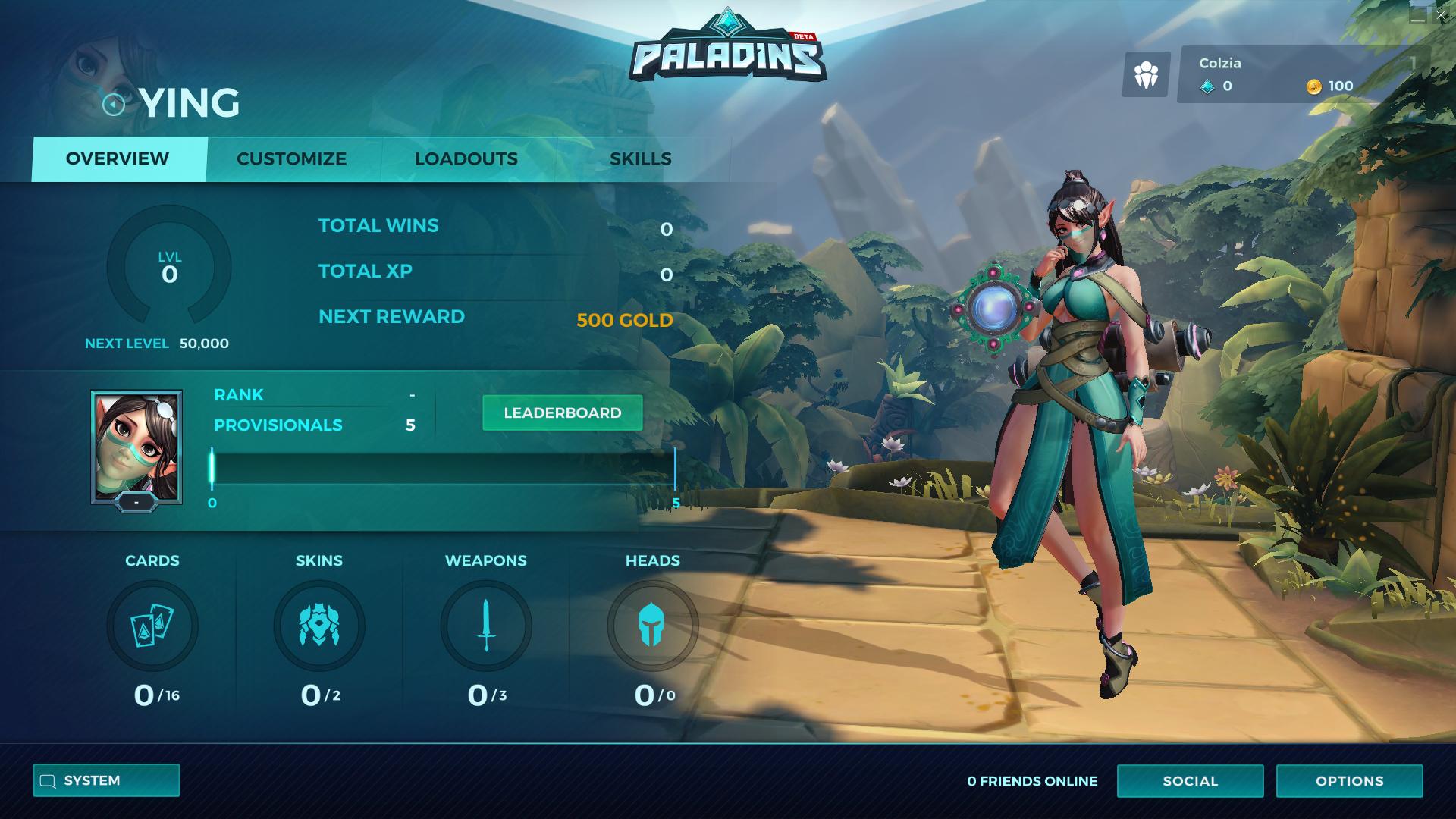The width and height of the screenshot is (1456, 819).
Task: Select the Heads helmet icon
Action: click(x=652, y=626)
